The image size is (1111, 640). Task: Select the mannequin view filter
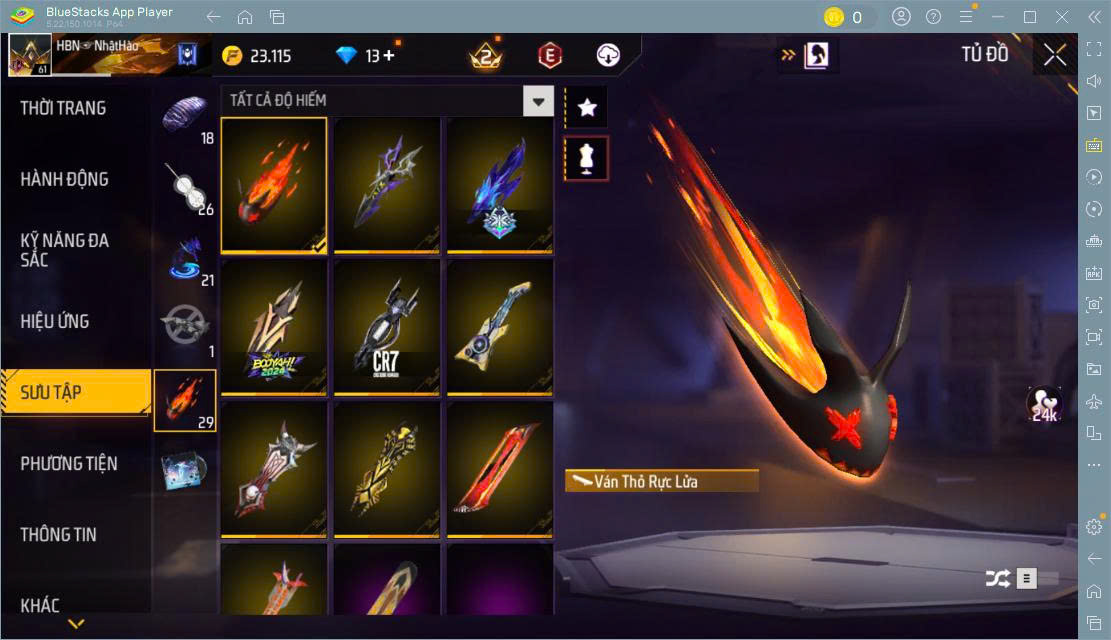pos(587,158)
